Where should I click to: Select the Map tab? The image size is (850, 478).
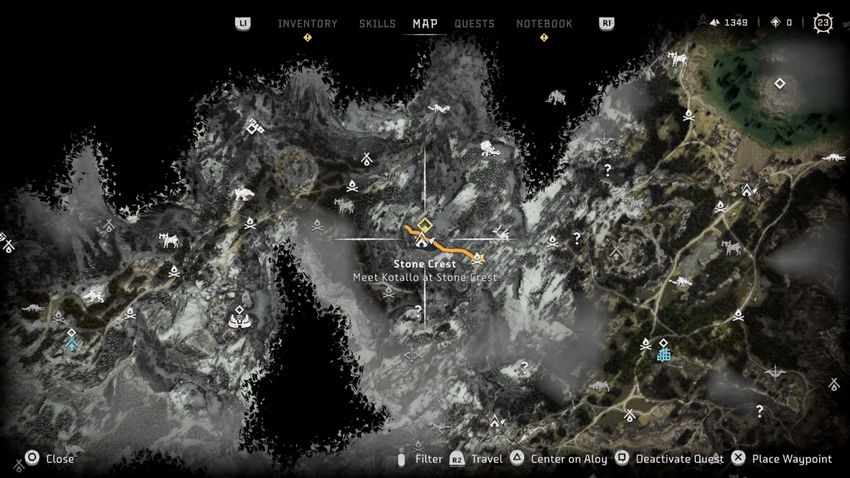425,24
